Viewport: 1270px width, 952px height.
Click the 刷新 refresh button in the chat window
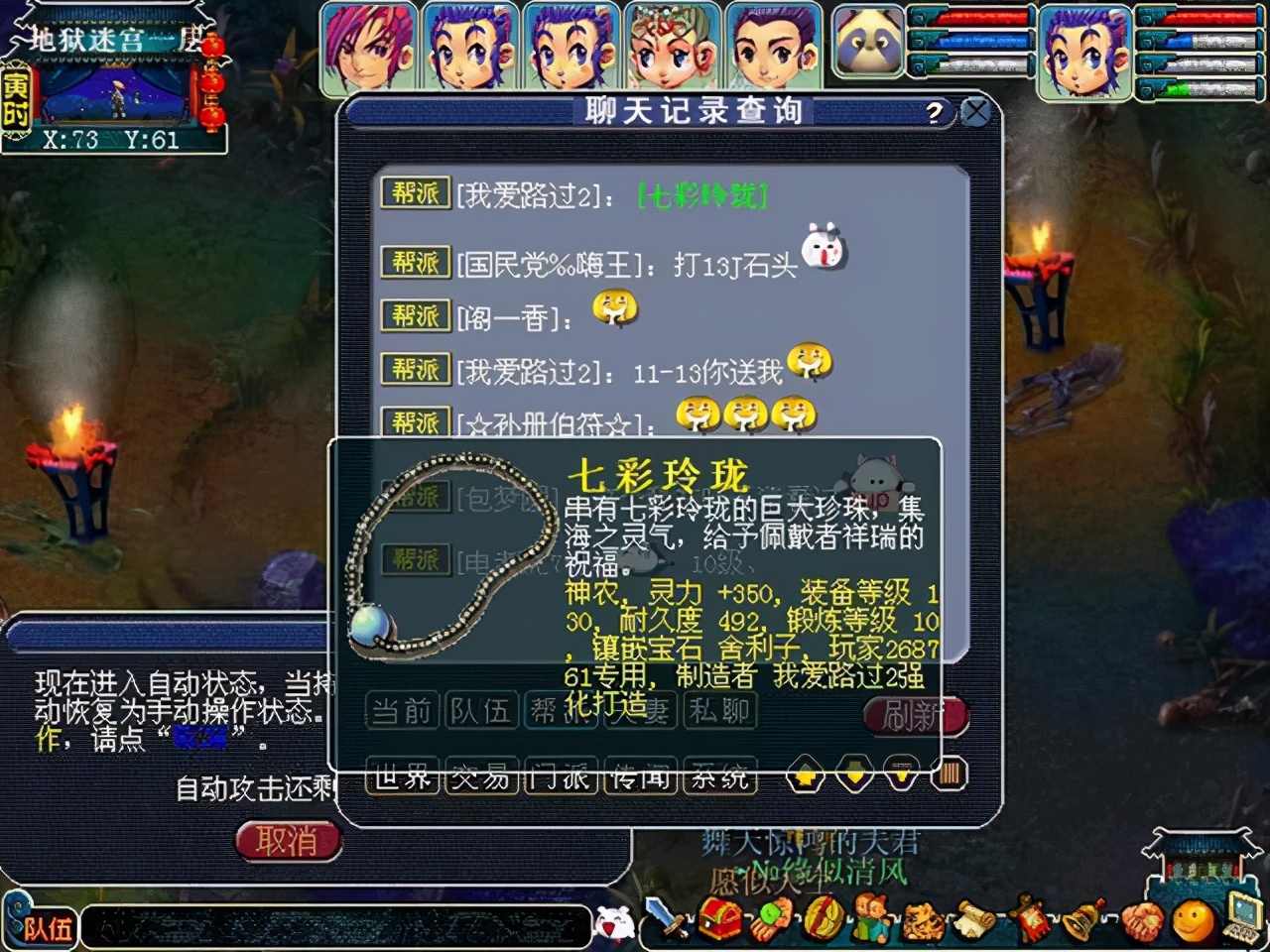(914, 712)
